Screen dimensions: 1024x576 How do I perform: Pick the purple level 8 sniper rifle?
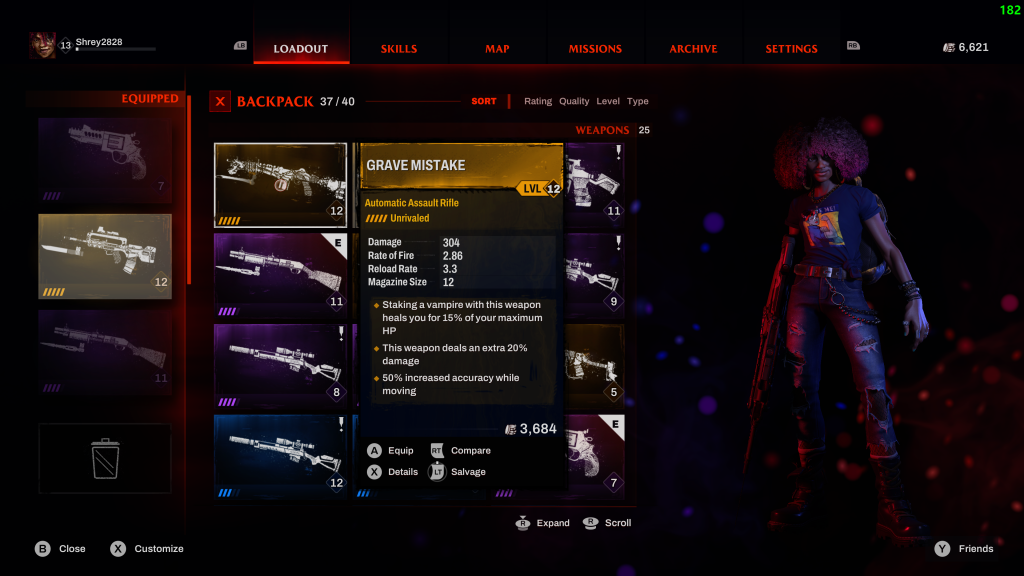[x=281, y=365]
